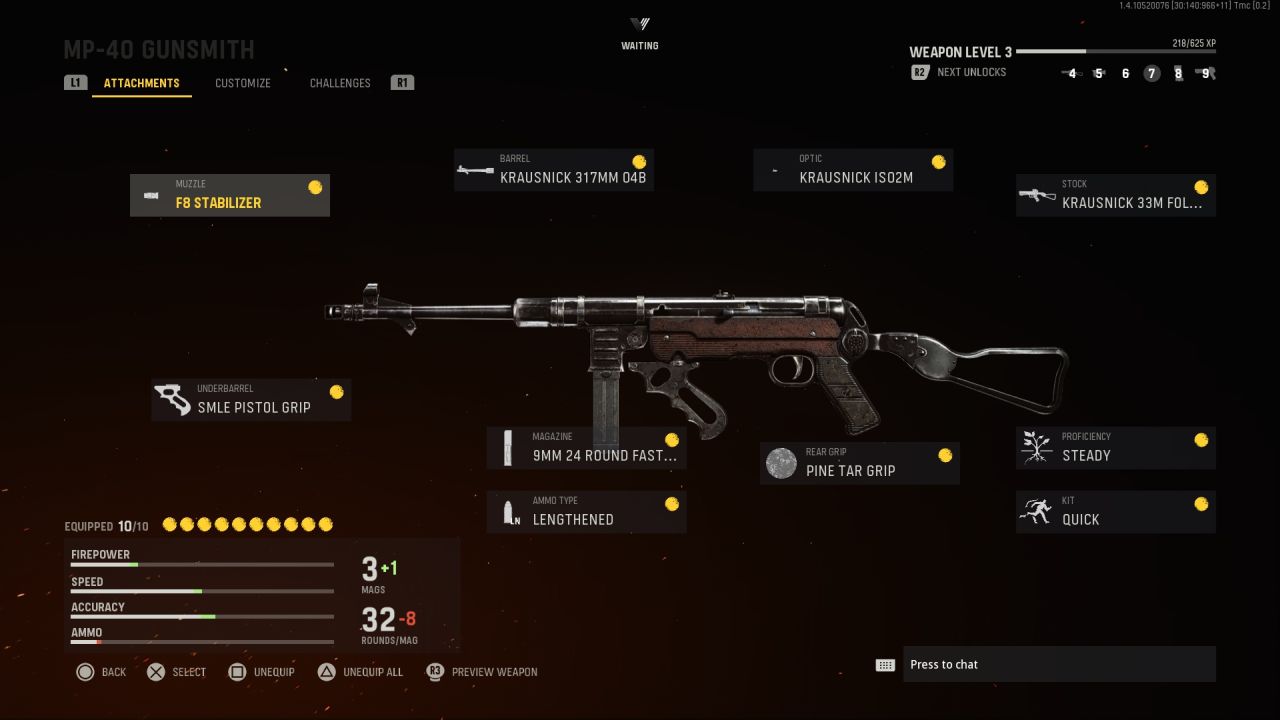Click the Press to chat field
Viewport: 1280px width, 720px height.
pos(1060,664)
